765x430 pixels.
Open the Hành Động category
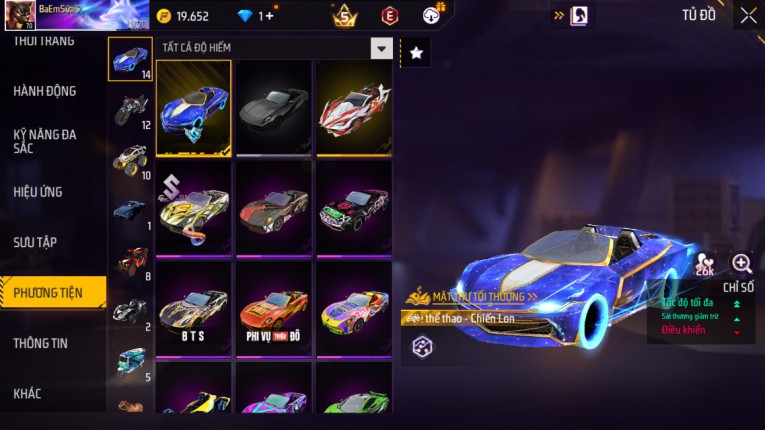click(45, 91)
